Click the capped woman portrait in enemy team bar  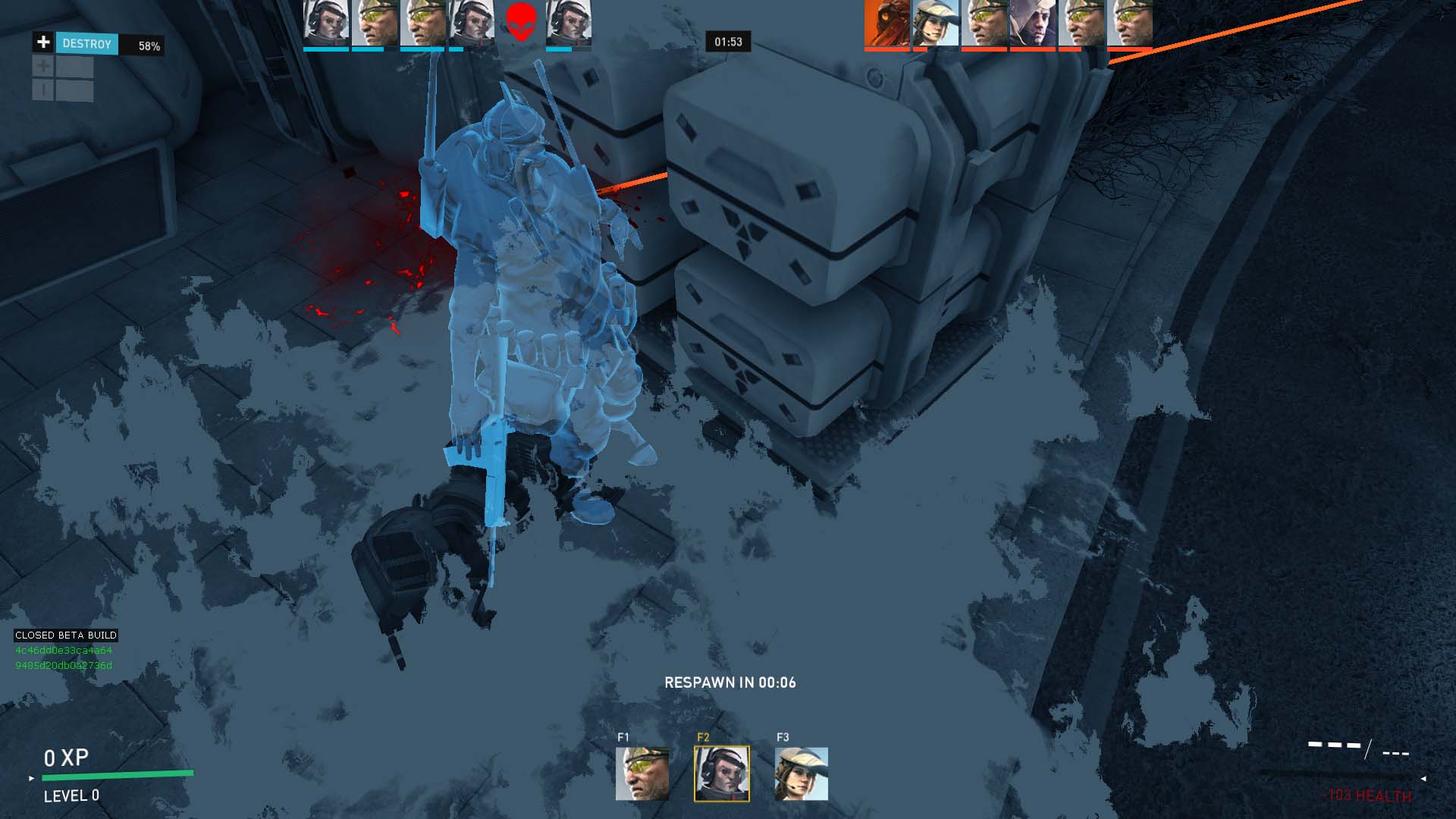pos(936,23)
